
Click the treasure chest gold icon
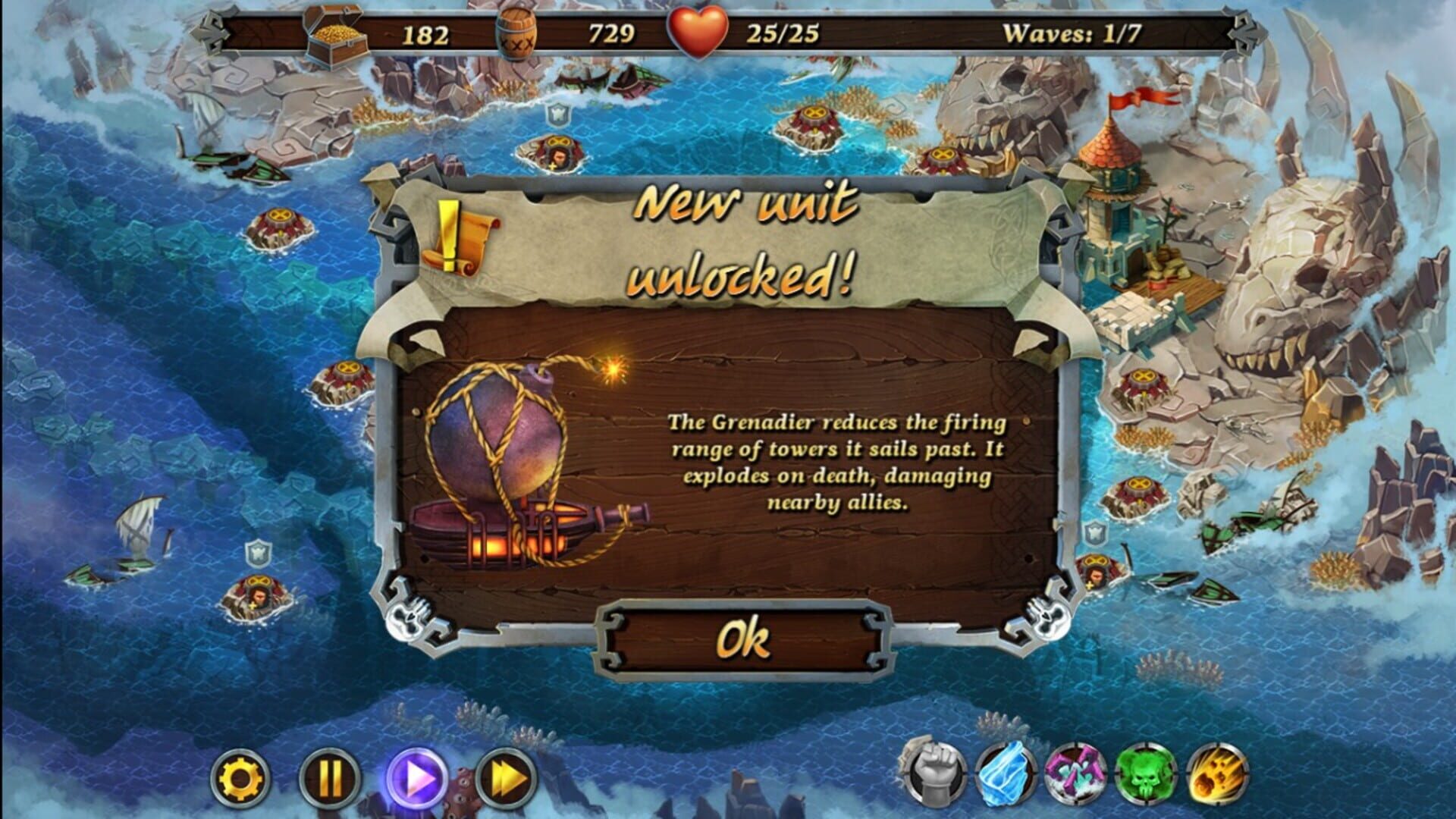[x=334, y=32]
